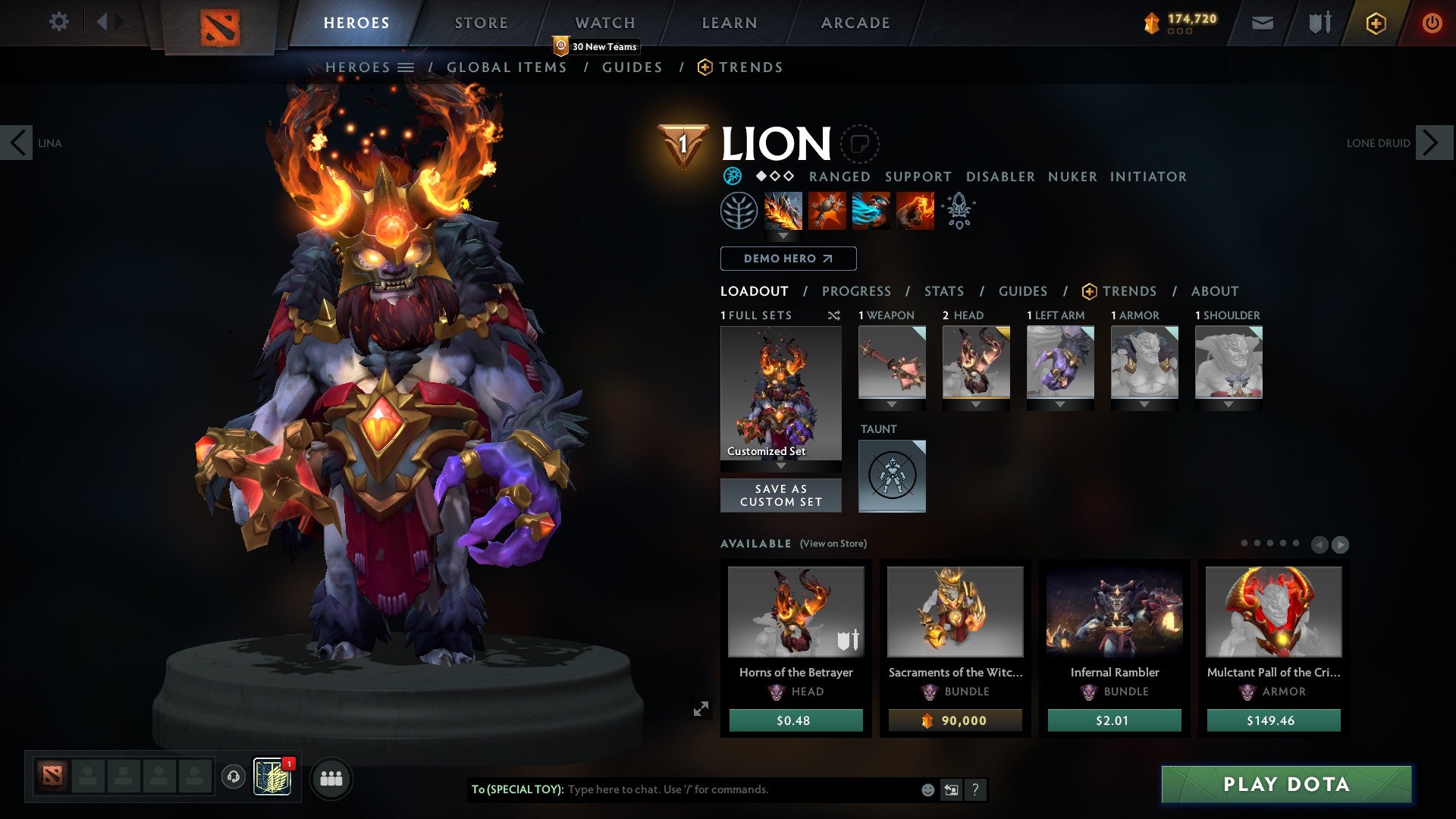Open the hamburger menu next to HEROES
The image size is (1456, 819).
tap(407, 67)
